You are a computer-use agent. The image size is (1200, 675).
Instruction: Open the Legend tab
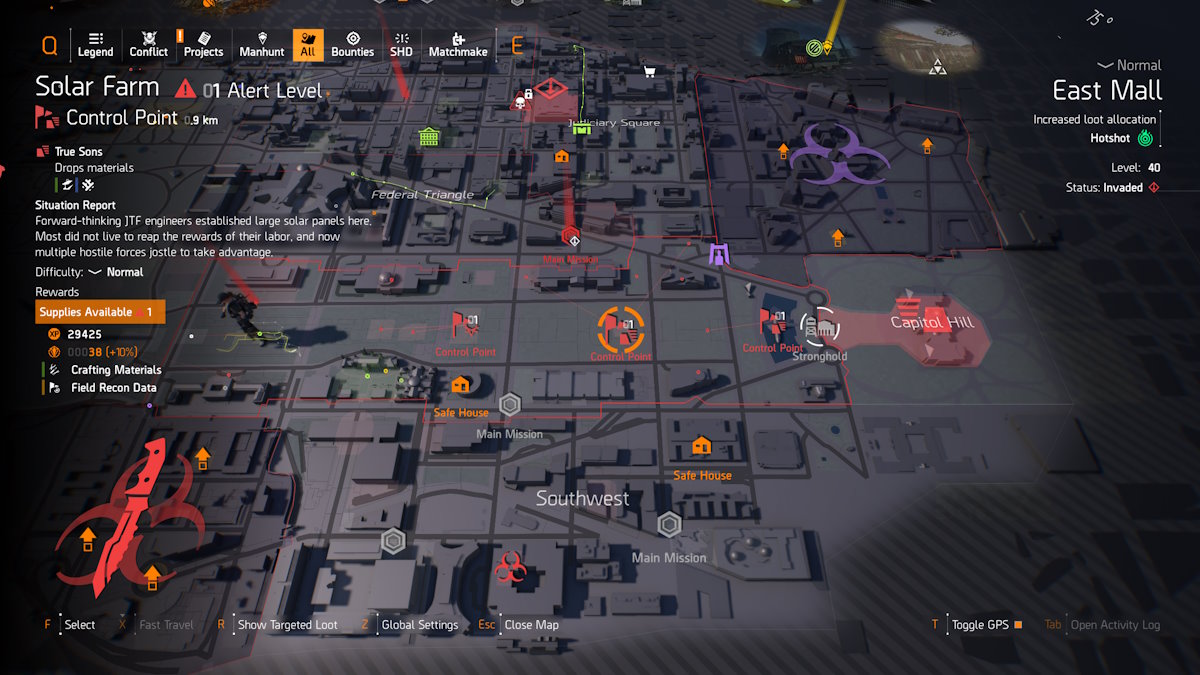(x=95, y=44)
